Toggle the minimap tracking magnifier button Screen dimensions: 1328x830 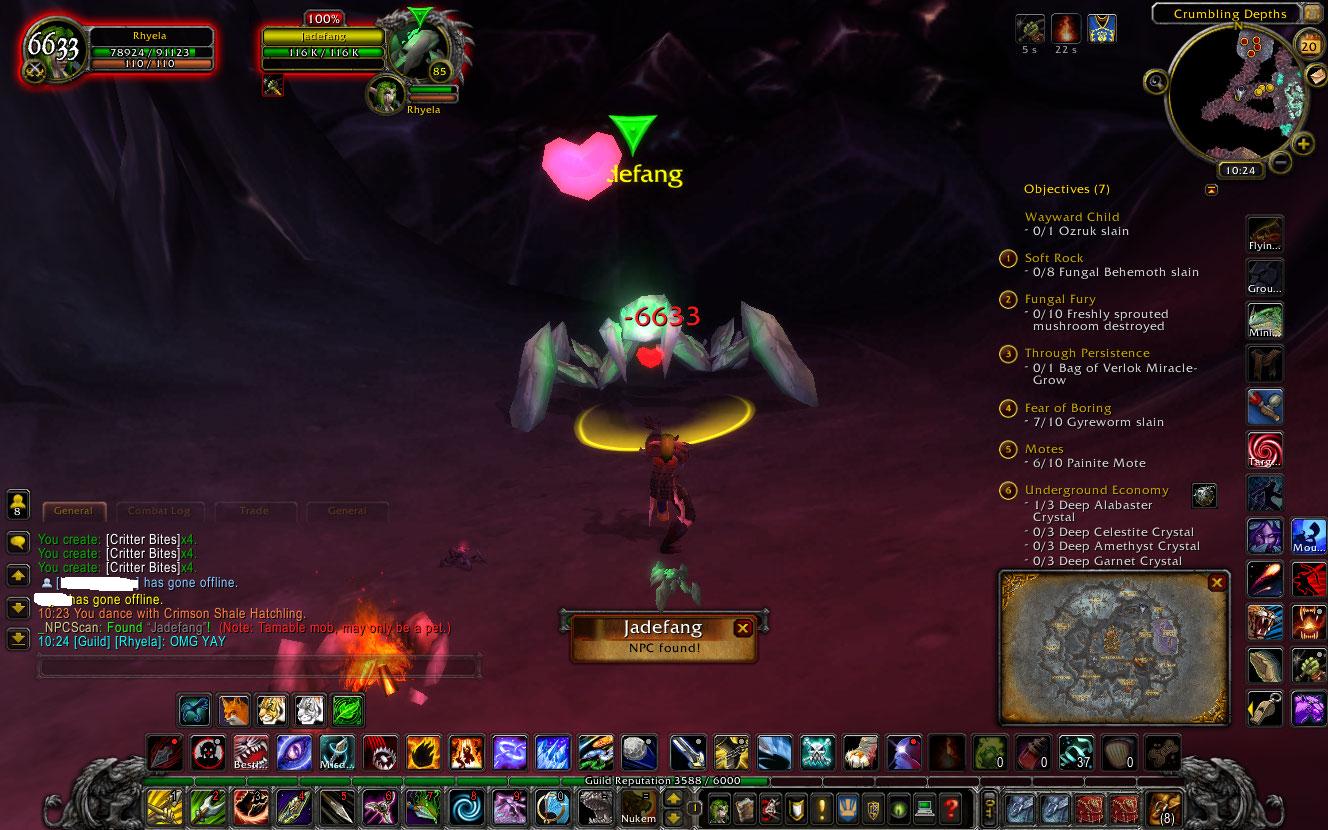(x=1156, y=81)
